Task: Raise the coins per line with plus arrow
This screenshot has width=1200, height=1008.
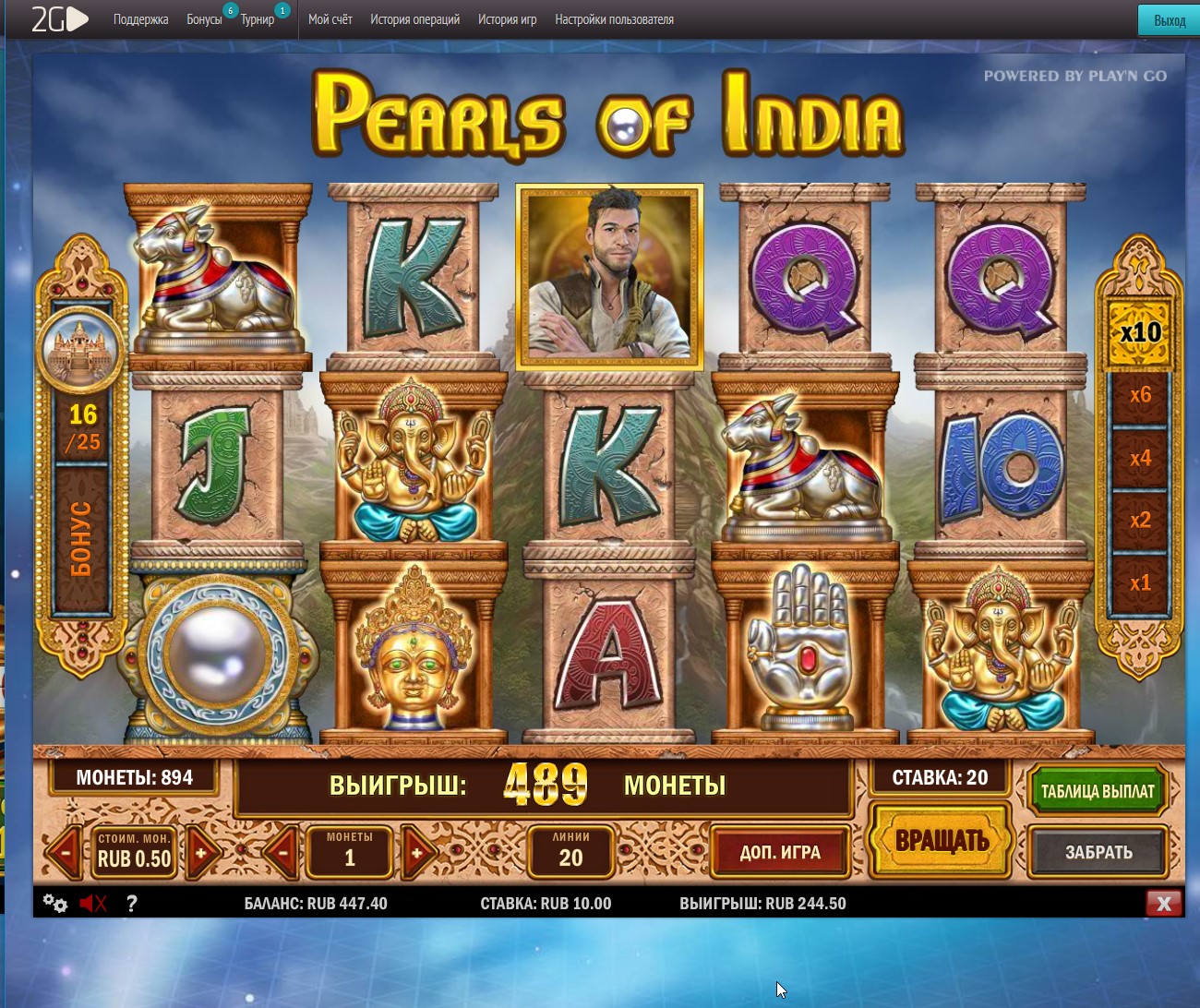Action: click(x=417, y=853)
